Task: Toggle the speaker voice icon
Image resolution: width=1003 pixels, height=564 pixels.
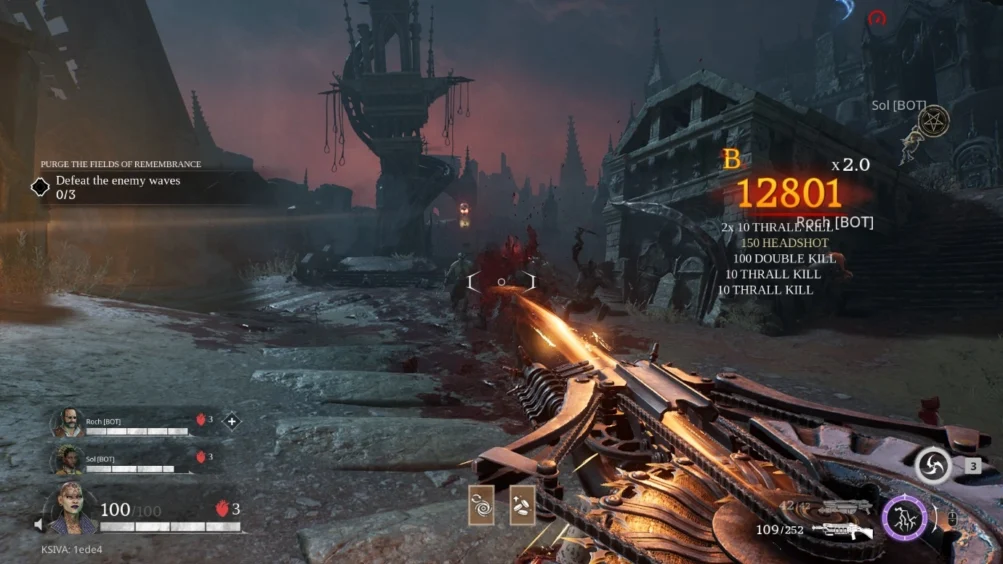Action: [x=40, y=524]
